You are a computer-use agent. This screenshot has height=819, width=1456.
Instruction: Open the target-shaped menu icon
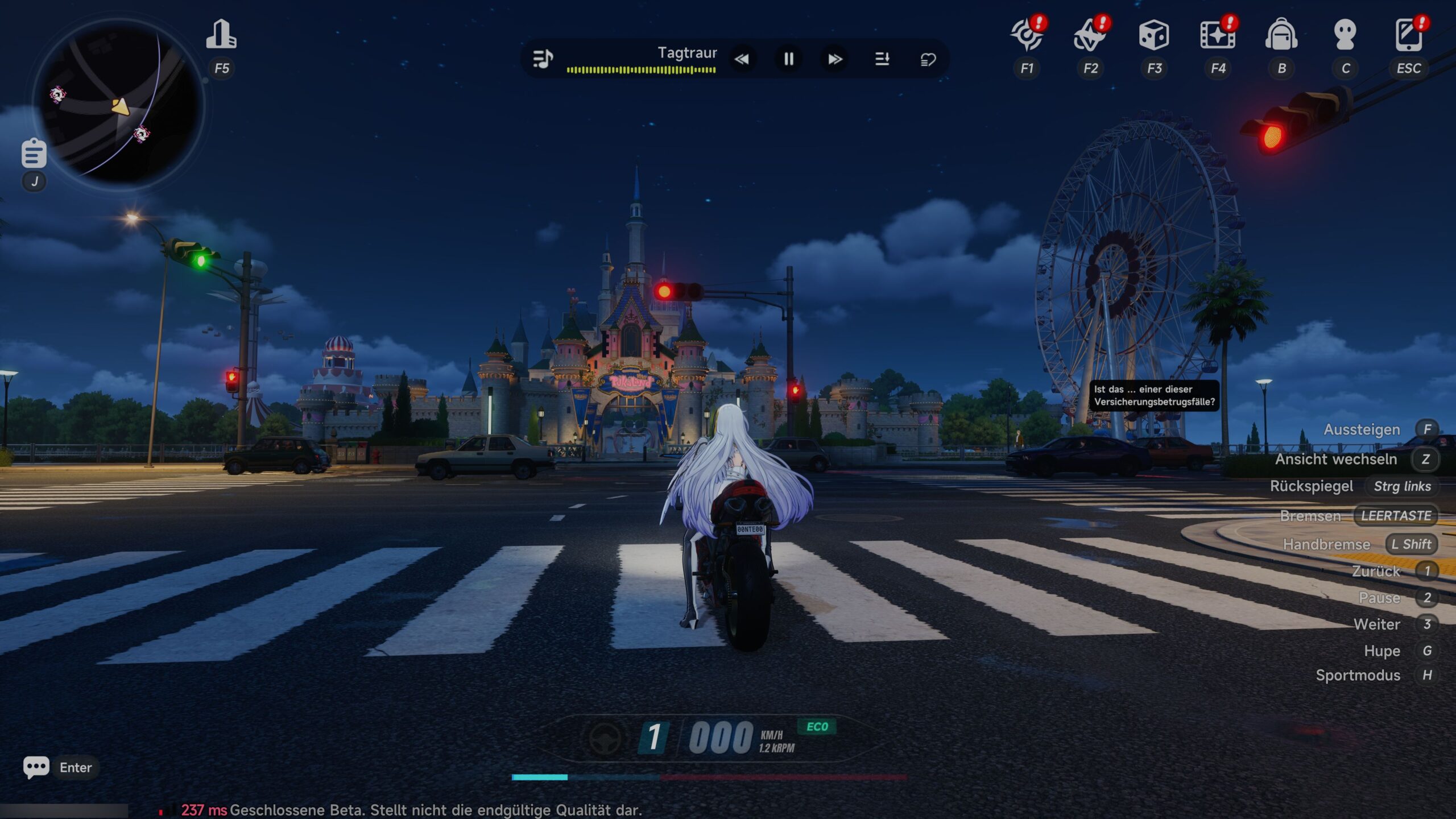pyautogui.click(x=1027, y=35)
